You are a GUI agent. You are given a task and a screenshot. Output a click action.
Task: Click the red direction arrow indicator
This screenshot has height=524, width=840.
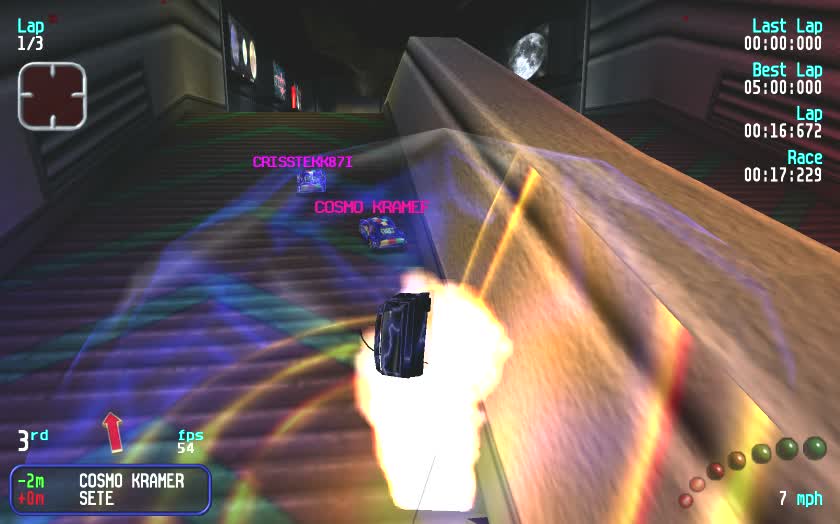point(113,431)
